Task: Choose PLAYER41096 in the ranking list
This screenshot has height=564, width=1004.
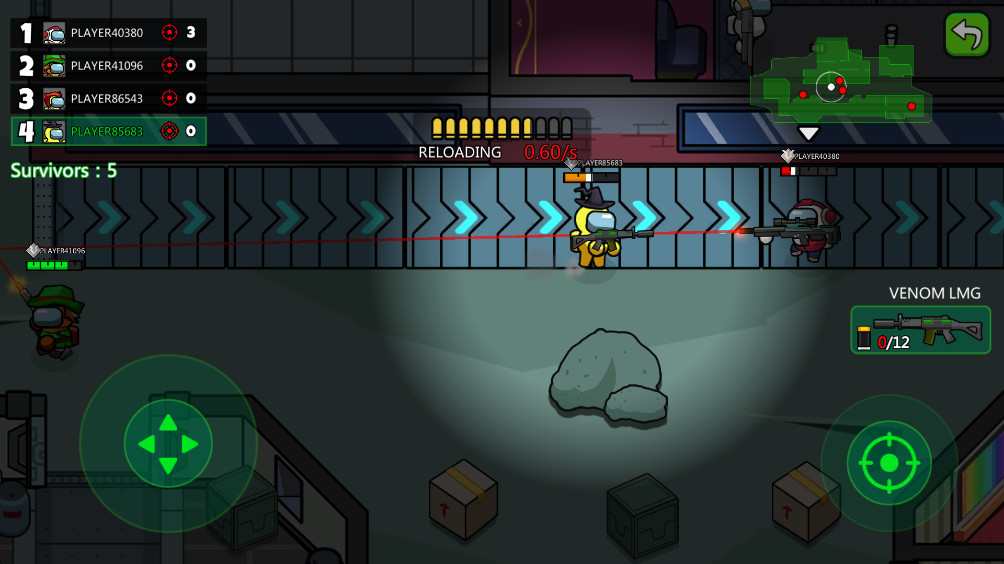Action: point(109,66)
